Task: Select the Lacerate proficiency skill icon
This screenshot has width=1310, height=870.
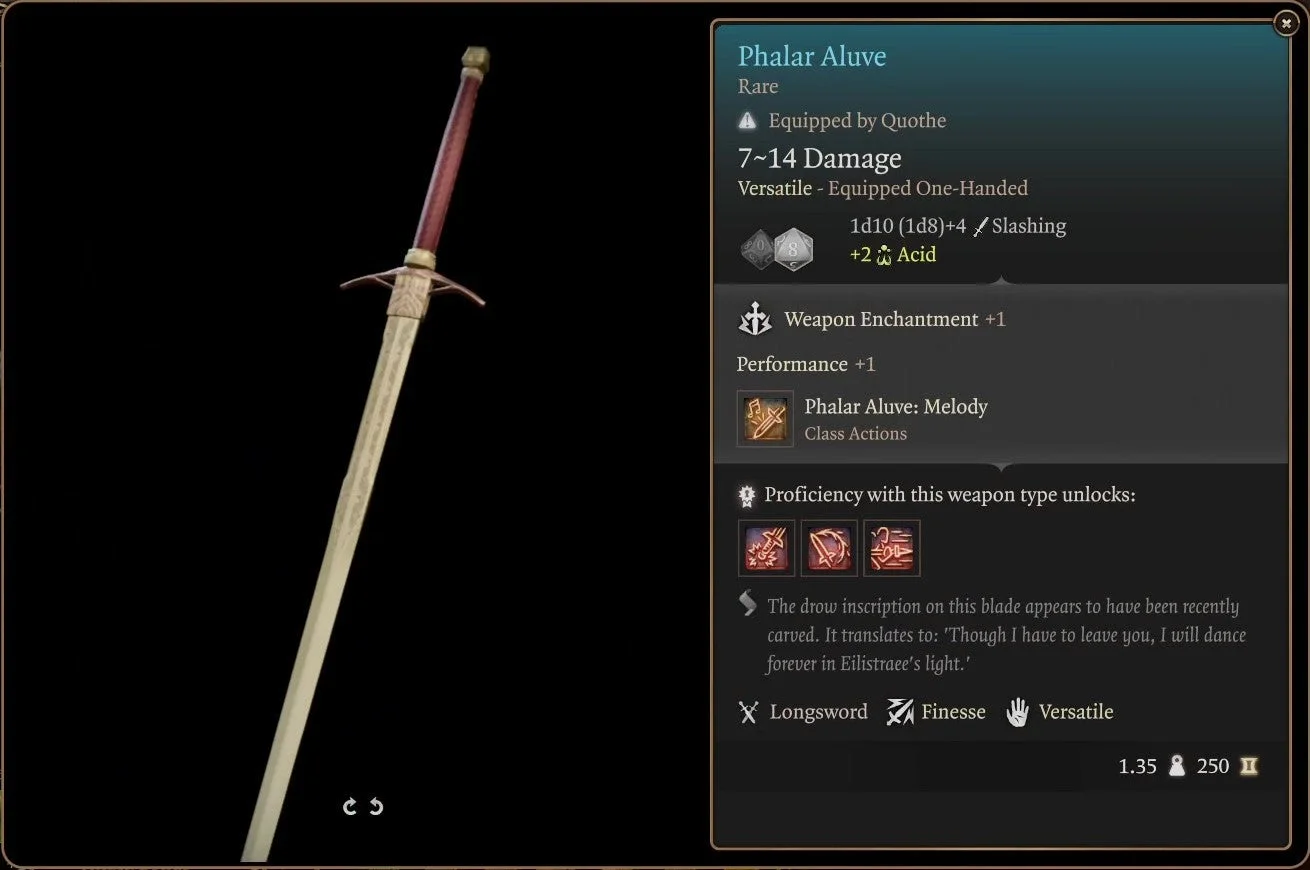Action: click(830, 548)
